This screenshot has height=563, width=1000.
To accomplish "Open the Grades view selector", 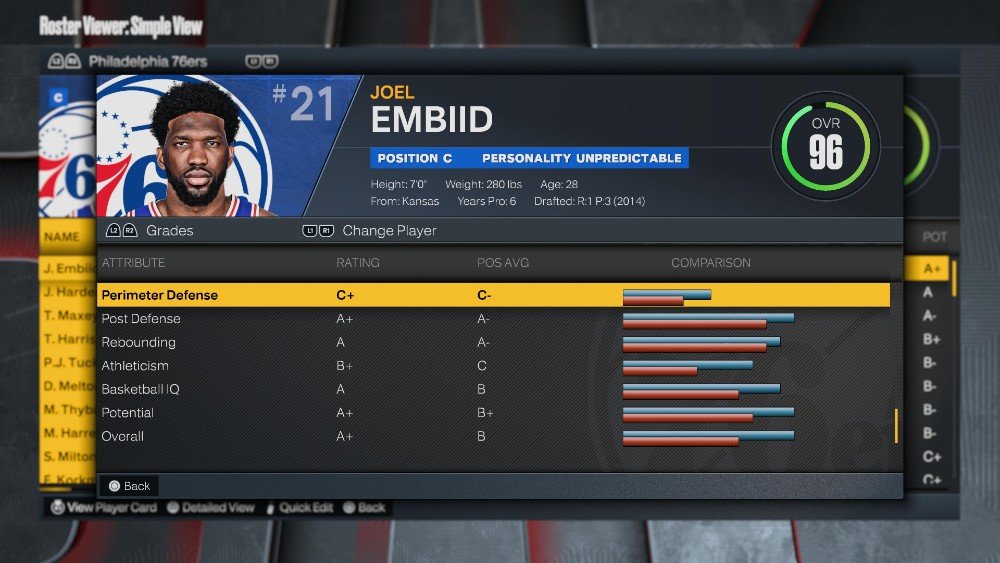I will [150, 231].
